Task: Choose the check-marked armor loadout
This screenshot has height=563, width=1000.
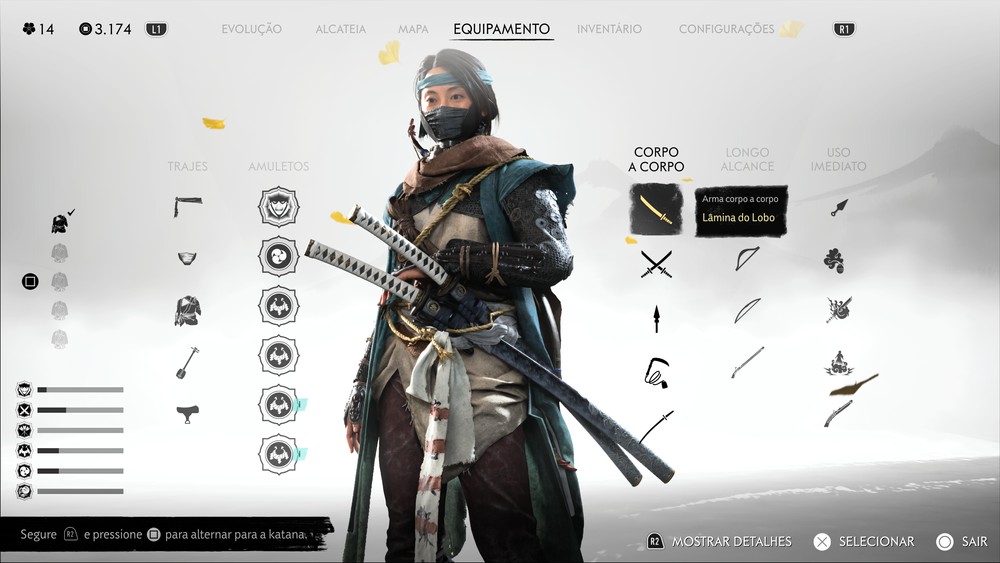Action: pyautogui.click(x=60, y=224)
